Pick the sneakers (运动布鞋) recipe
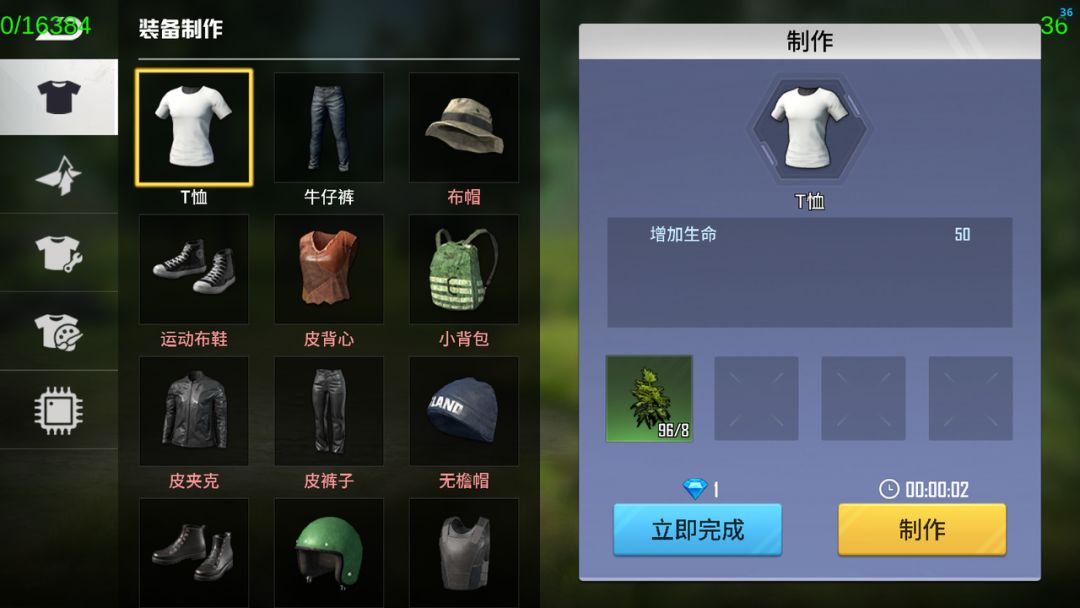1080x608 pixels. [x=194, y=269]
